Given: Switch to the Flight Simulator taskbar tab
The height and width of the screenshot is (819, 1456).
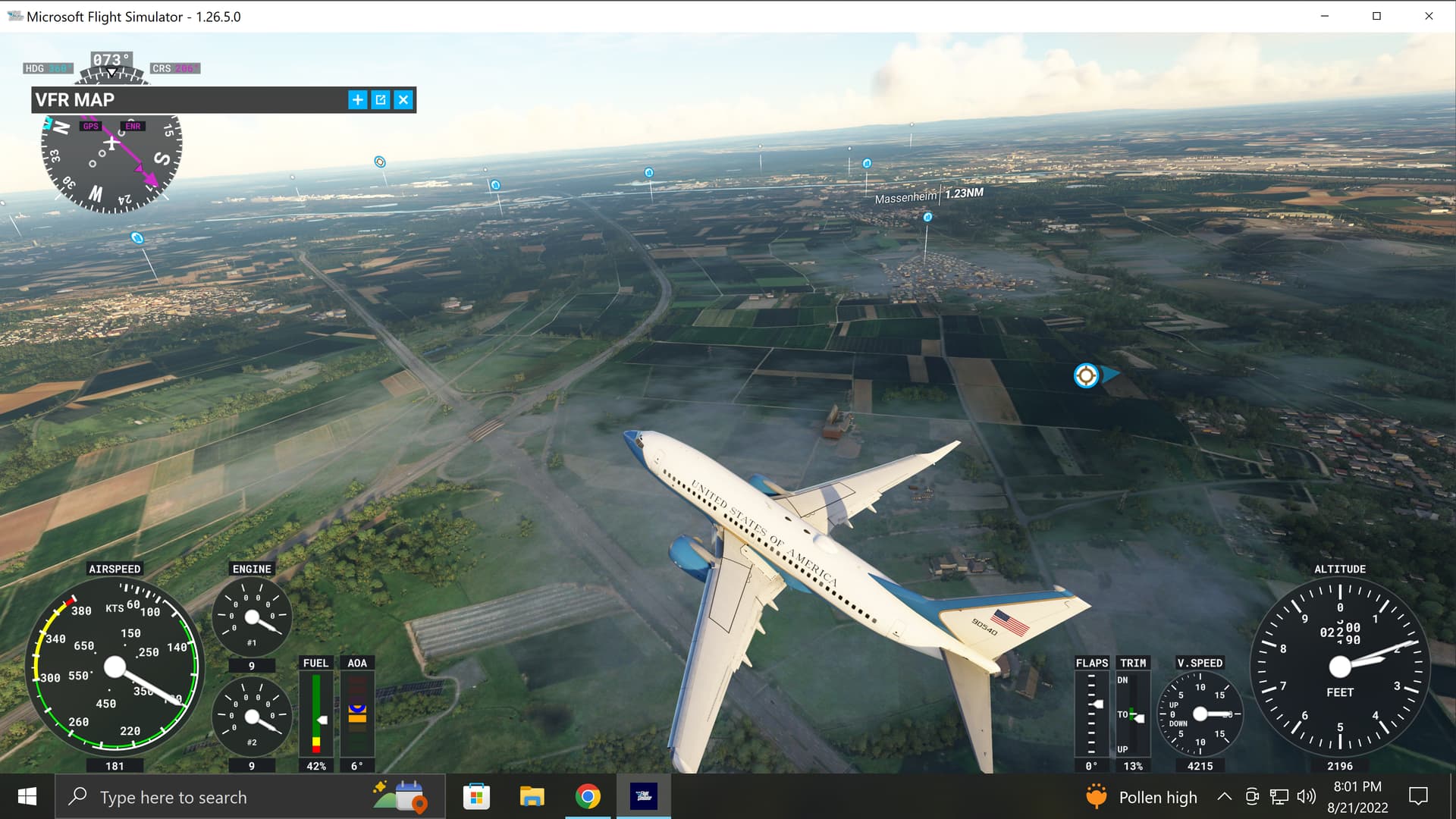Looking at the screenshot, I should click(644, 797).
